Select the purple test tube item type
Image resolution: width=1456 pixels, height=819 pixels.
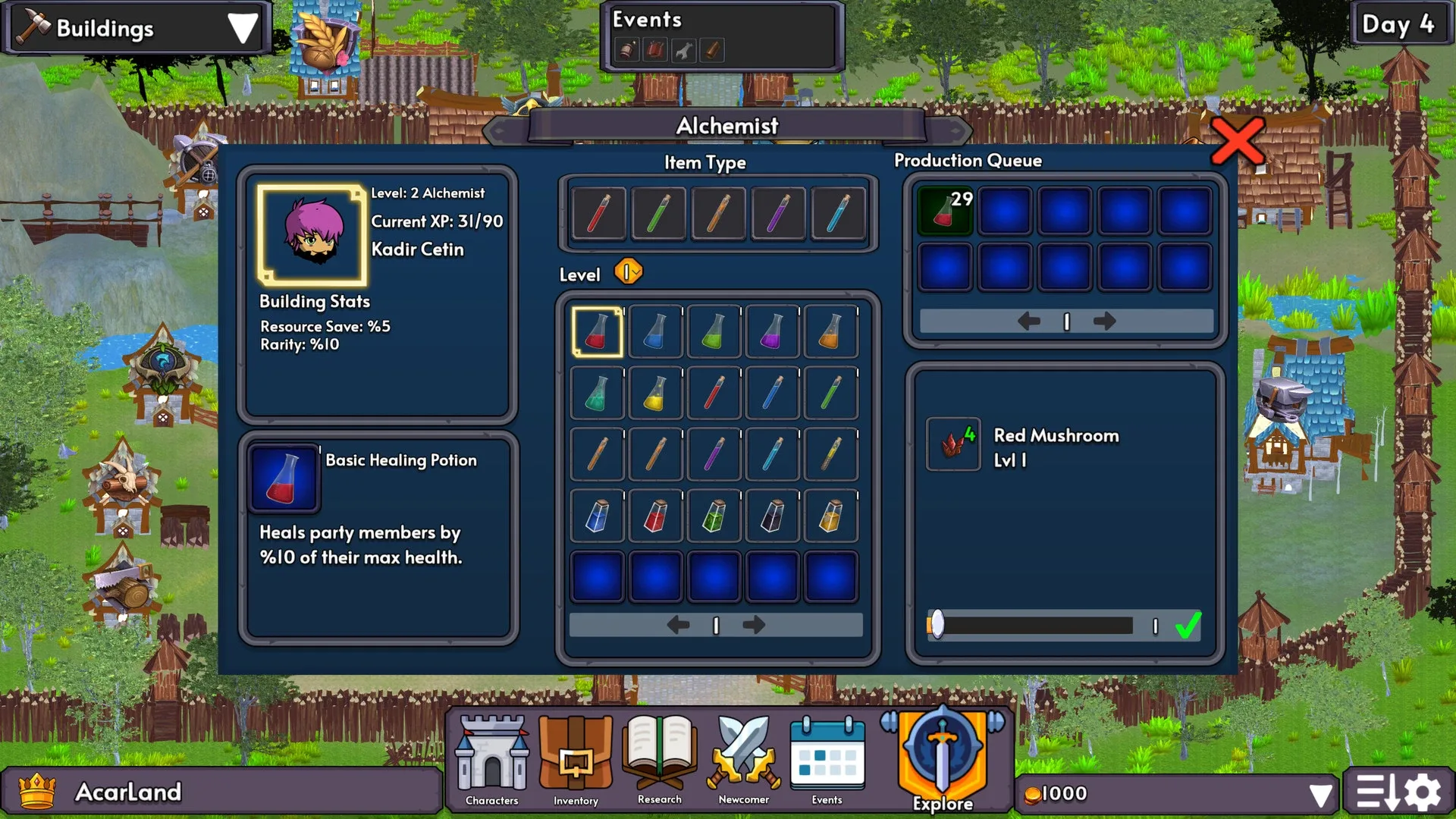tap(778, 213)
